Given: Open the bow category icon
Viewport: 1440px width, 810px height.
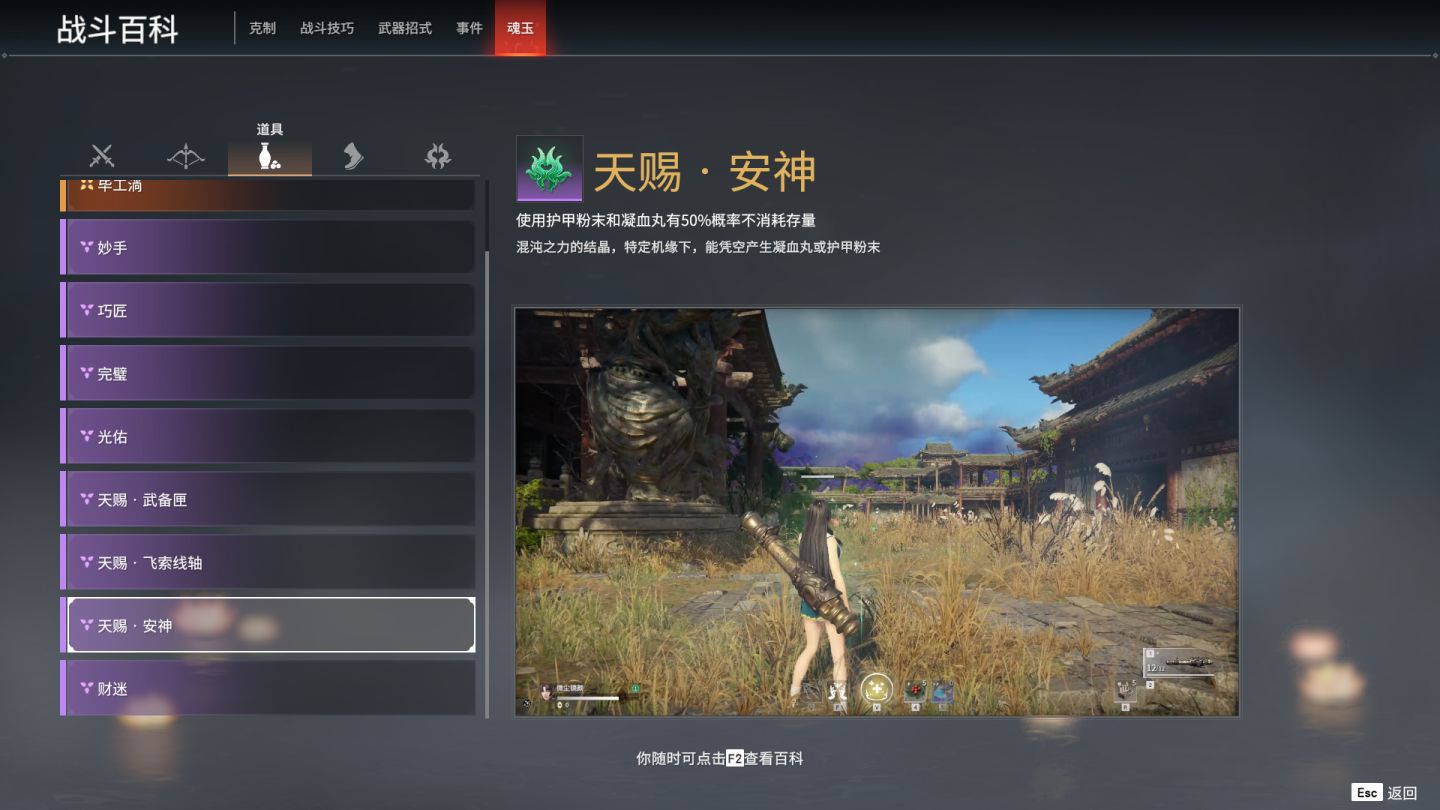Looking at the screenshot, I should pos(186,156).
